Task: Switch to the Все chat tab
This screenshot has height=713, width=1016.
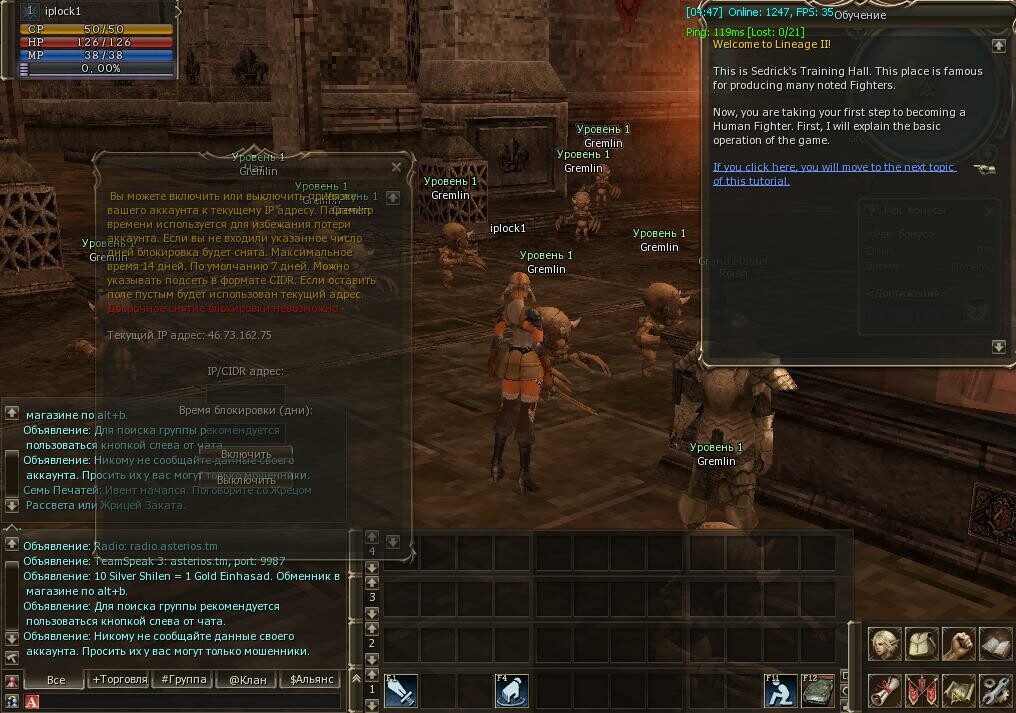Action: 55,680
